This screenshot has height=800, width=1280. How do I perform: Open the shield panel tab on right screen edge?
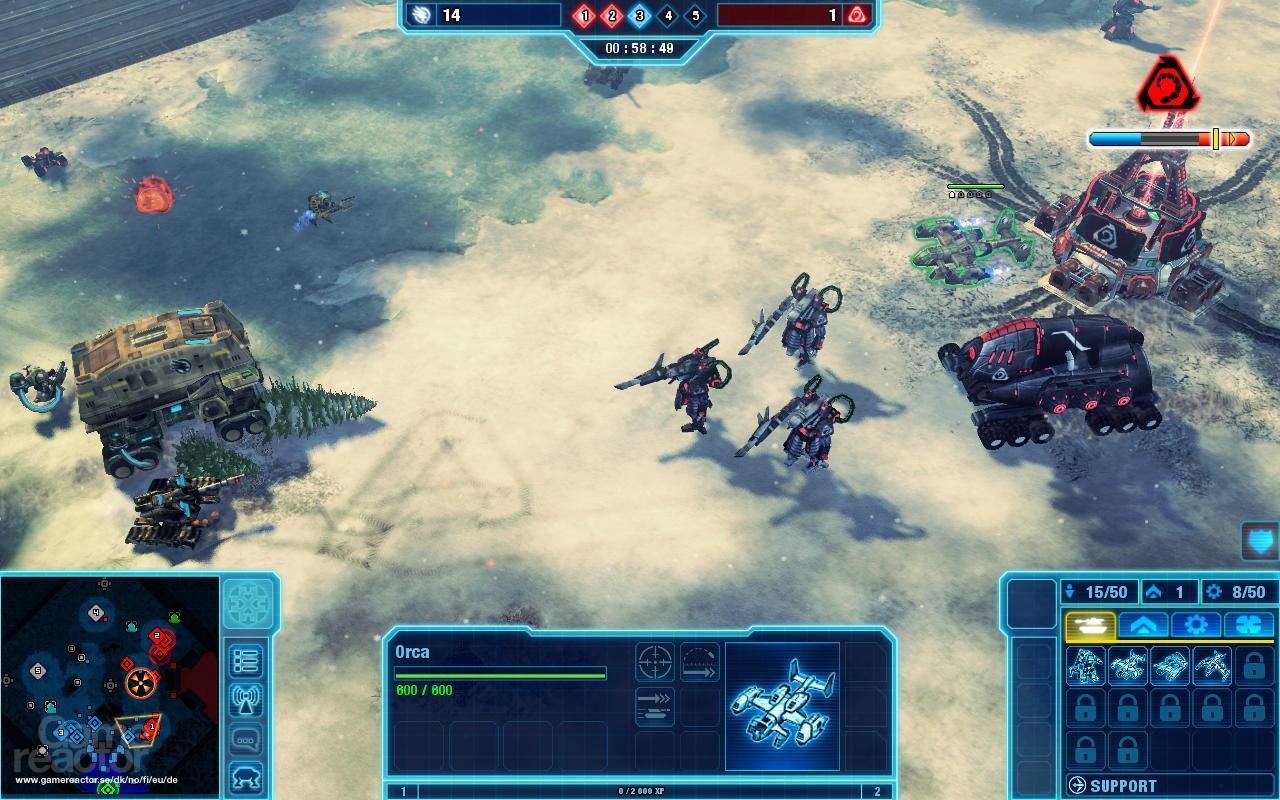point(1257,541)
